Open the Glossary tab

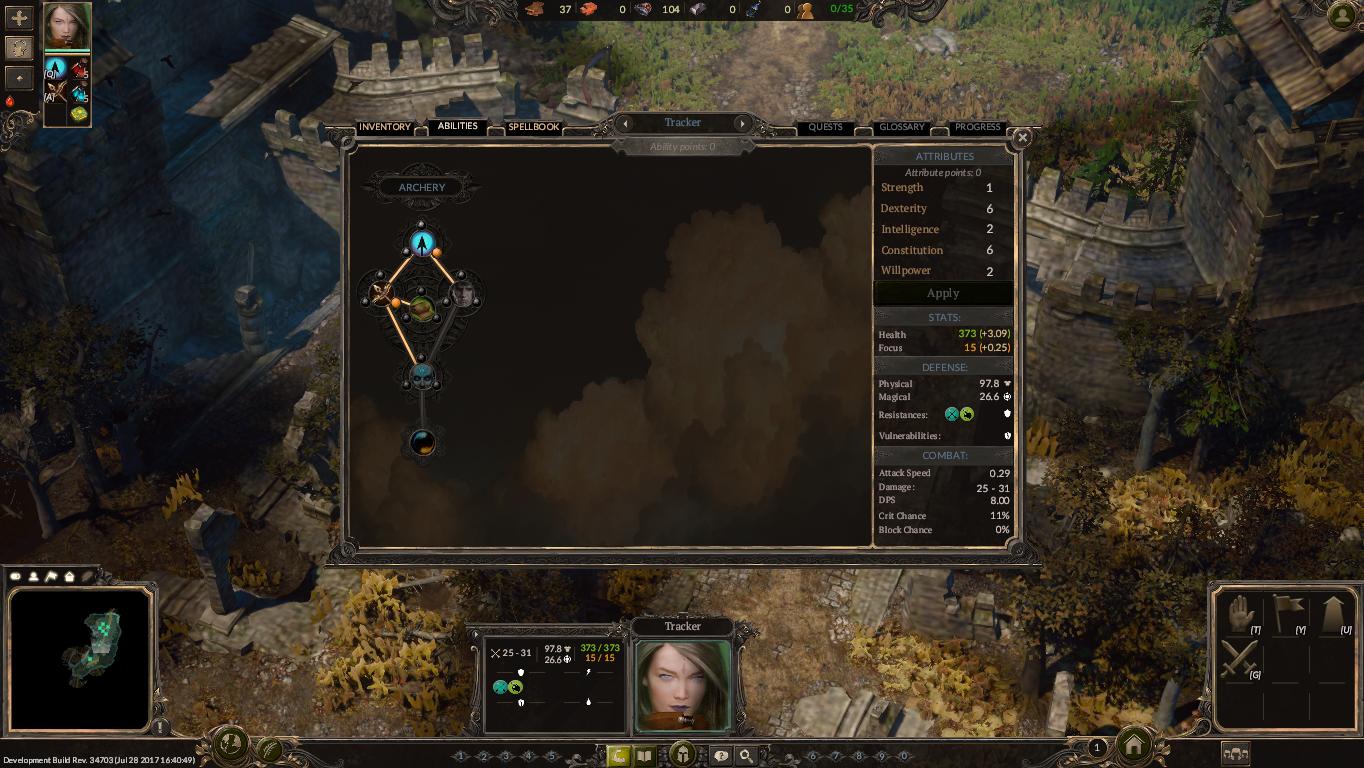coord(901,127)
